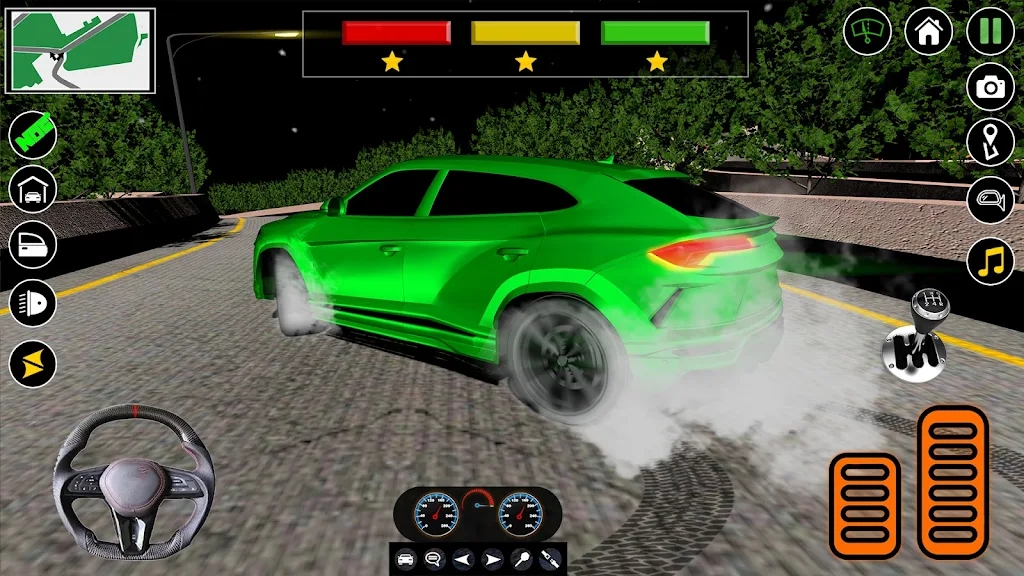The width and height of the screenshot is (1024, 576).
Task: Pause the game
Action: point(990,32)
